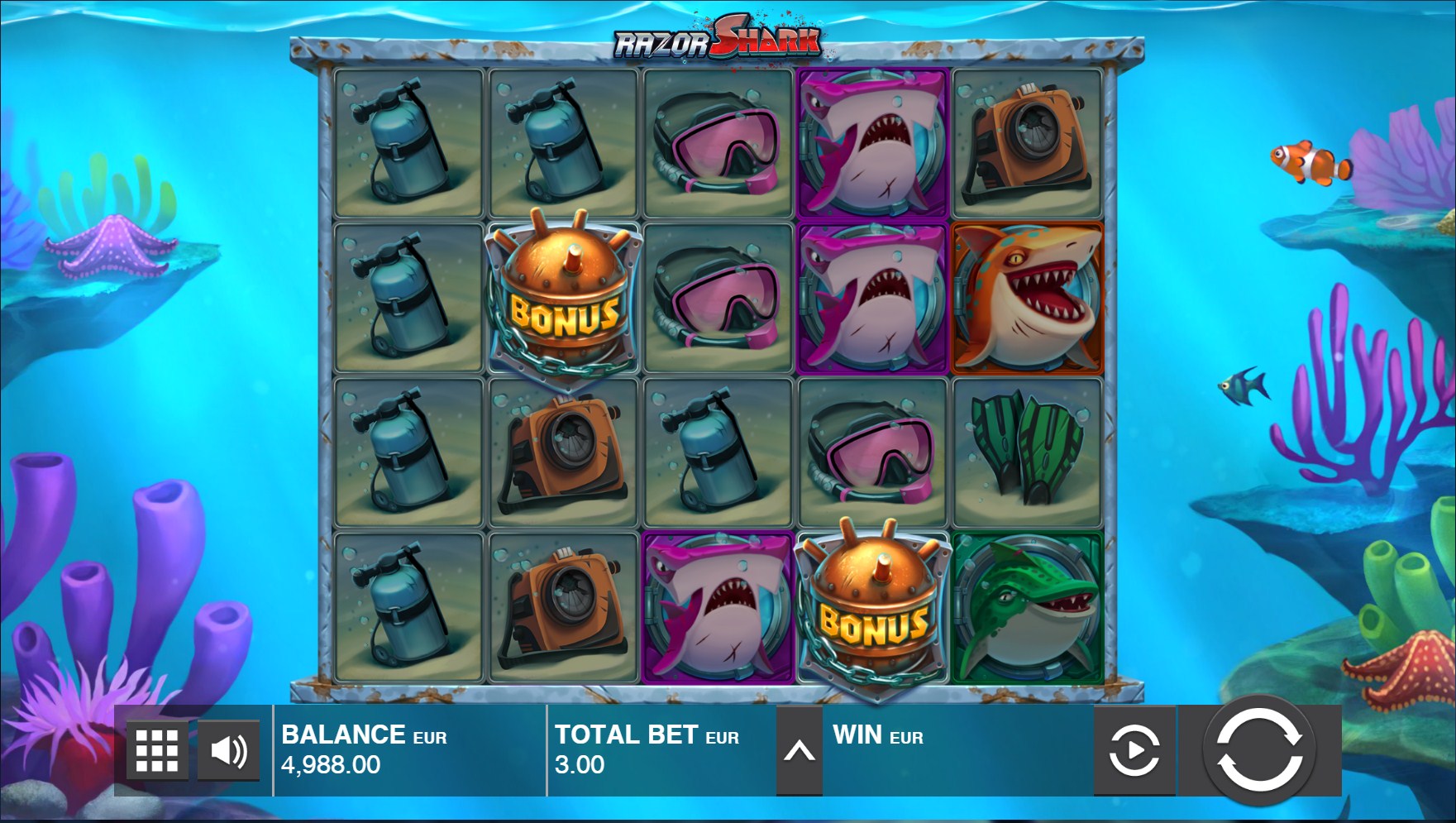Open the autoplay options
This screenshot has width=1456, height=823.
point(1134,751)
